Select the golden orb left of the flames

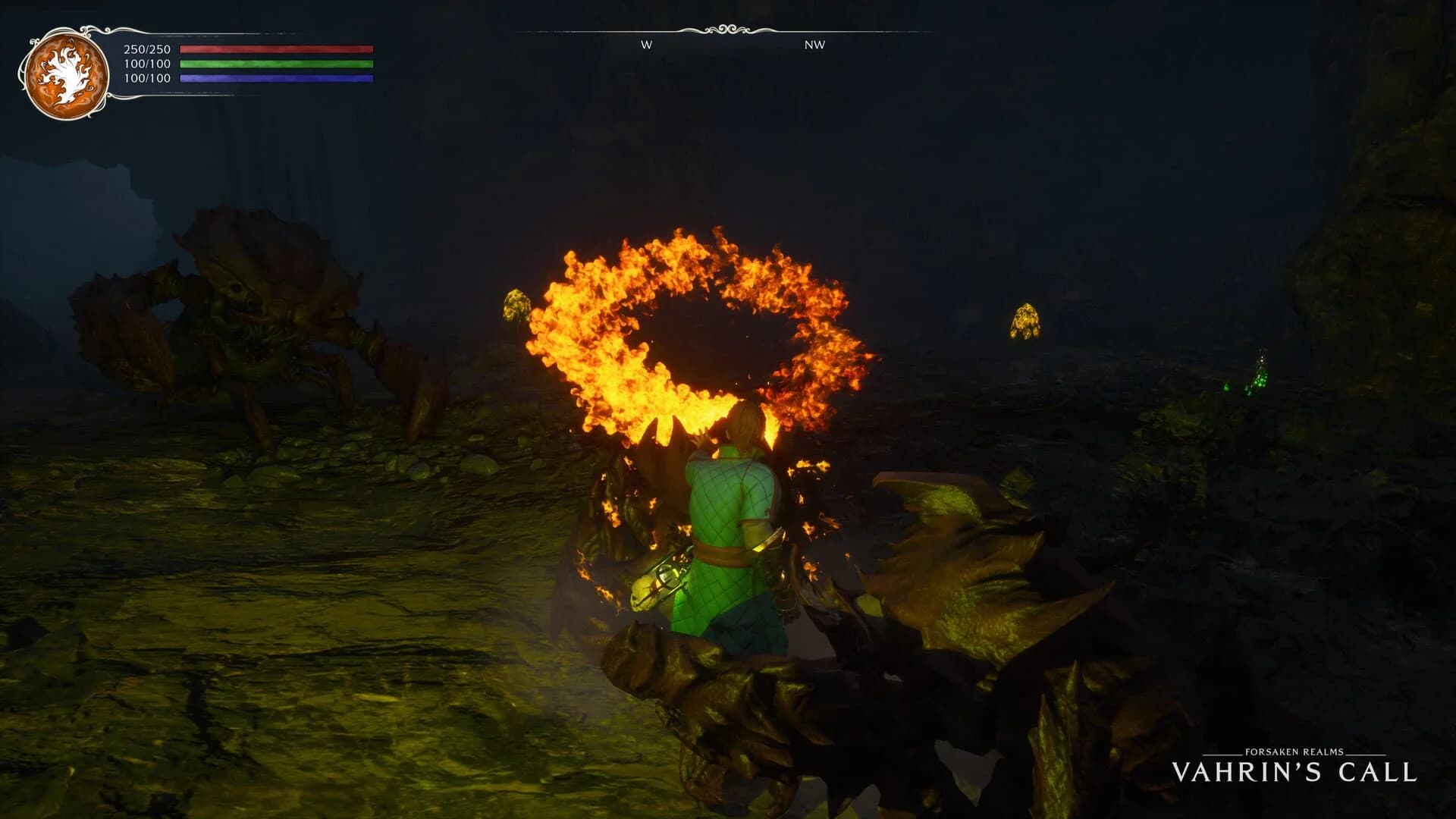pos(516,306)
